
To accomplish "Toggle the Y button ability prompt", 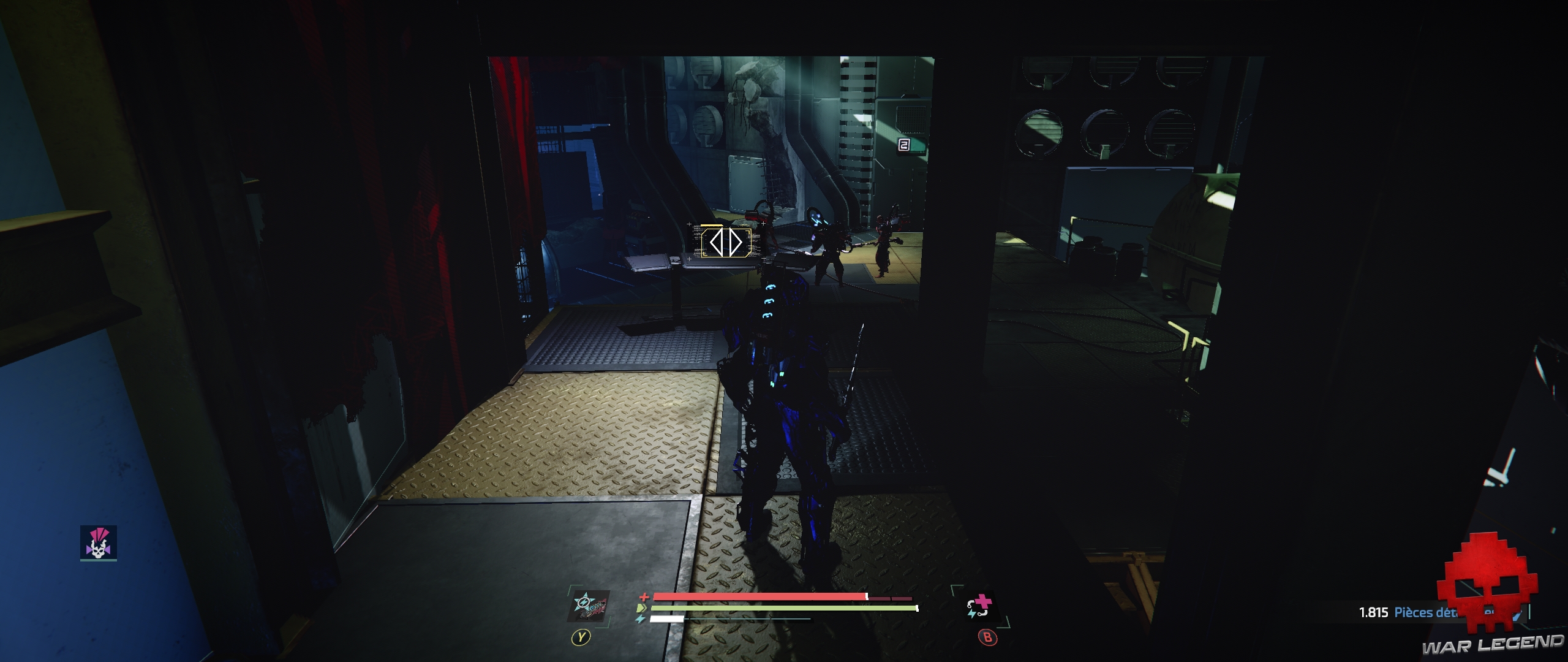I will click(580, 636).
